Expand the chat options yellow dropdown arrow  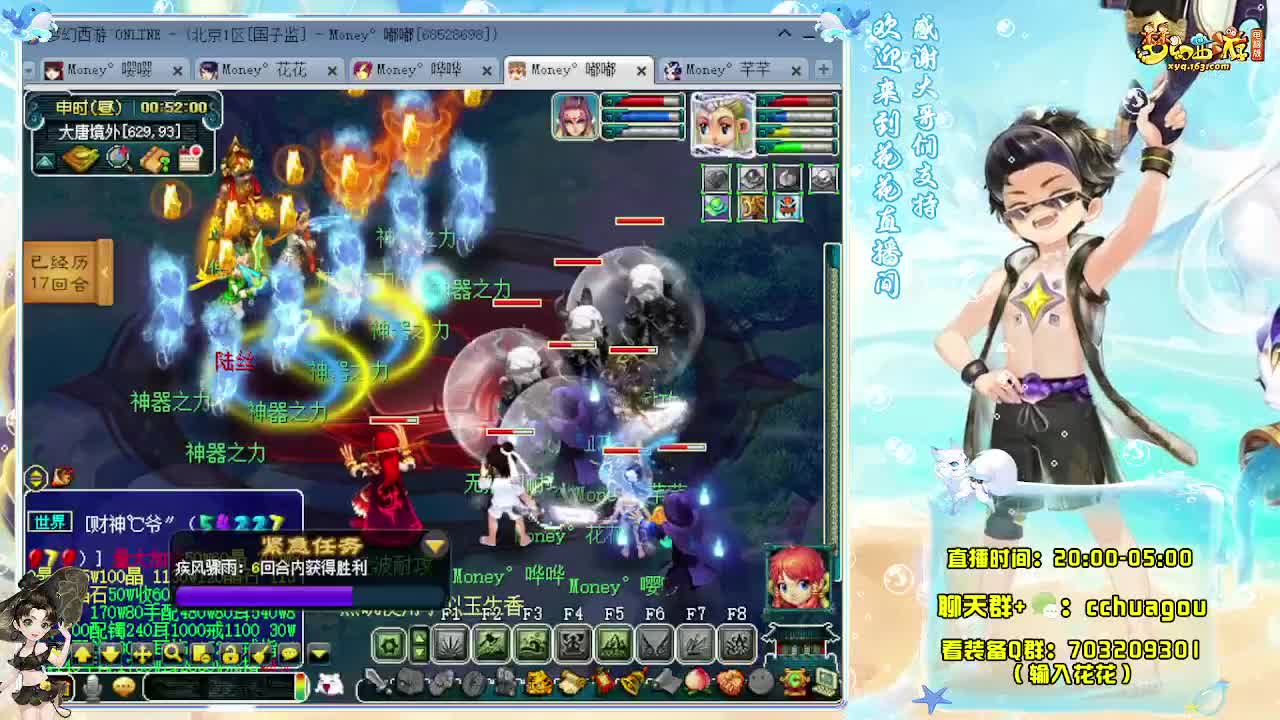click(x=317, y=654)
